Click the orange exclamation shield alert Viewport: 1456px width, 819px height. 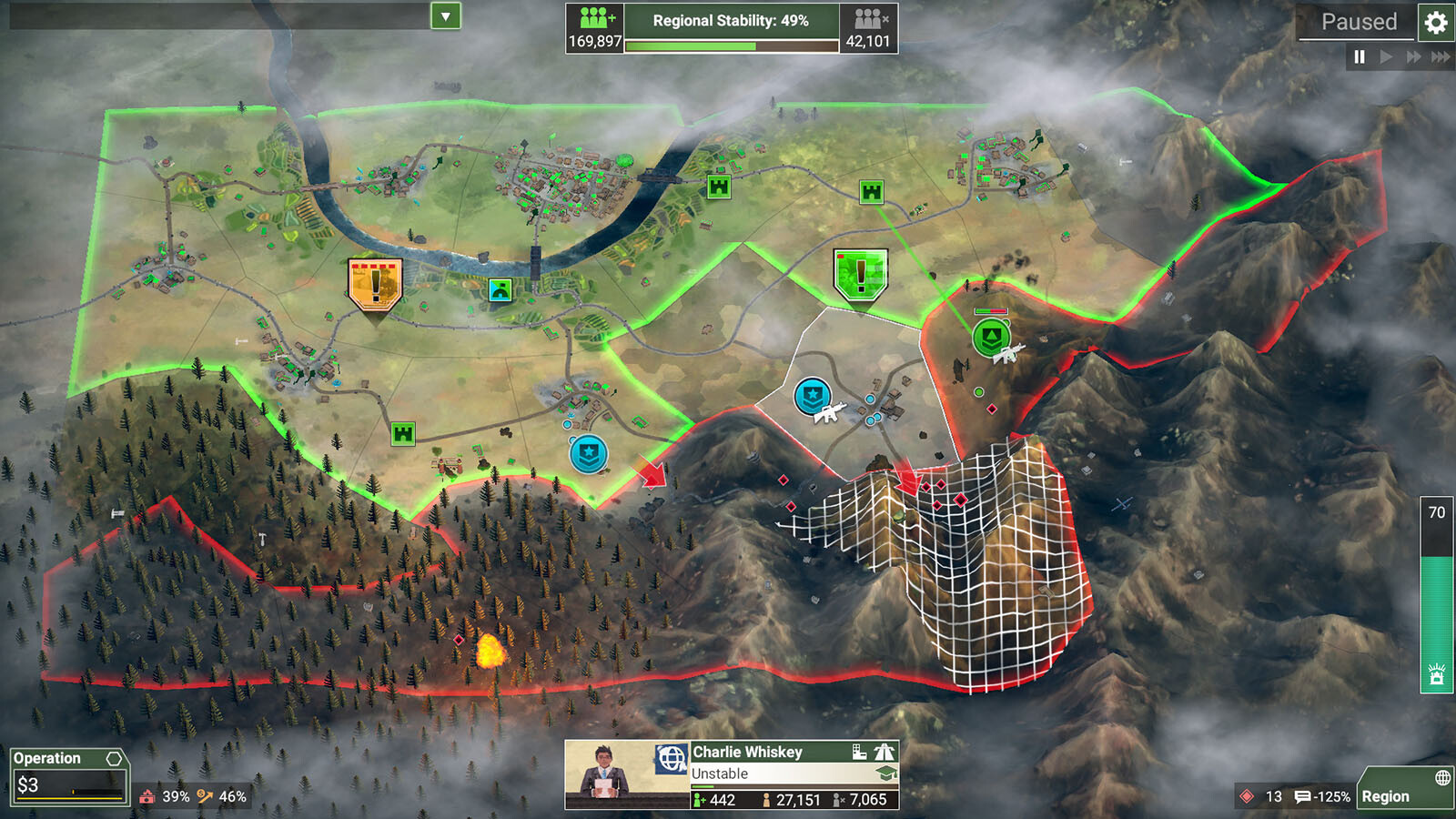pyautogui.click(x=375, y=284)
